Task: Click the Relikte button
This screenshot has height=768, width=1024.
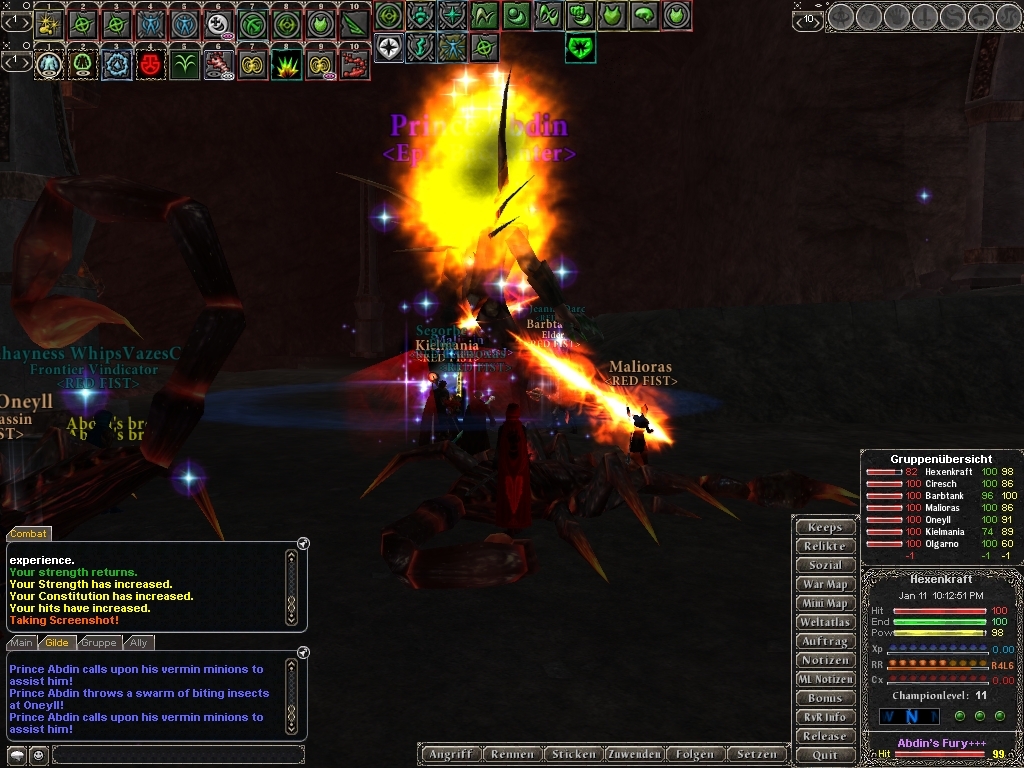Action: coord(825,546)
